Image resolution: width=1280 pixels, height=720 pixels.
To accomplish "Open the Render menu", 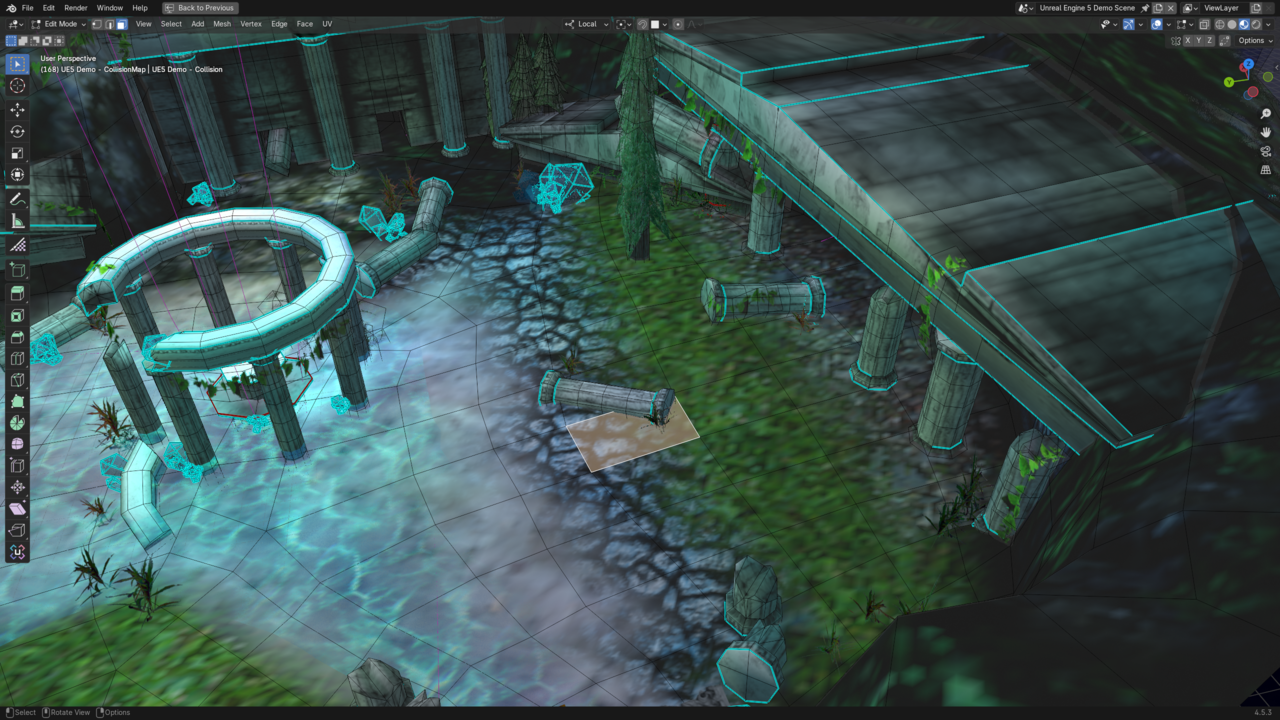I will [76, 8].
